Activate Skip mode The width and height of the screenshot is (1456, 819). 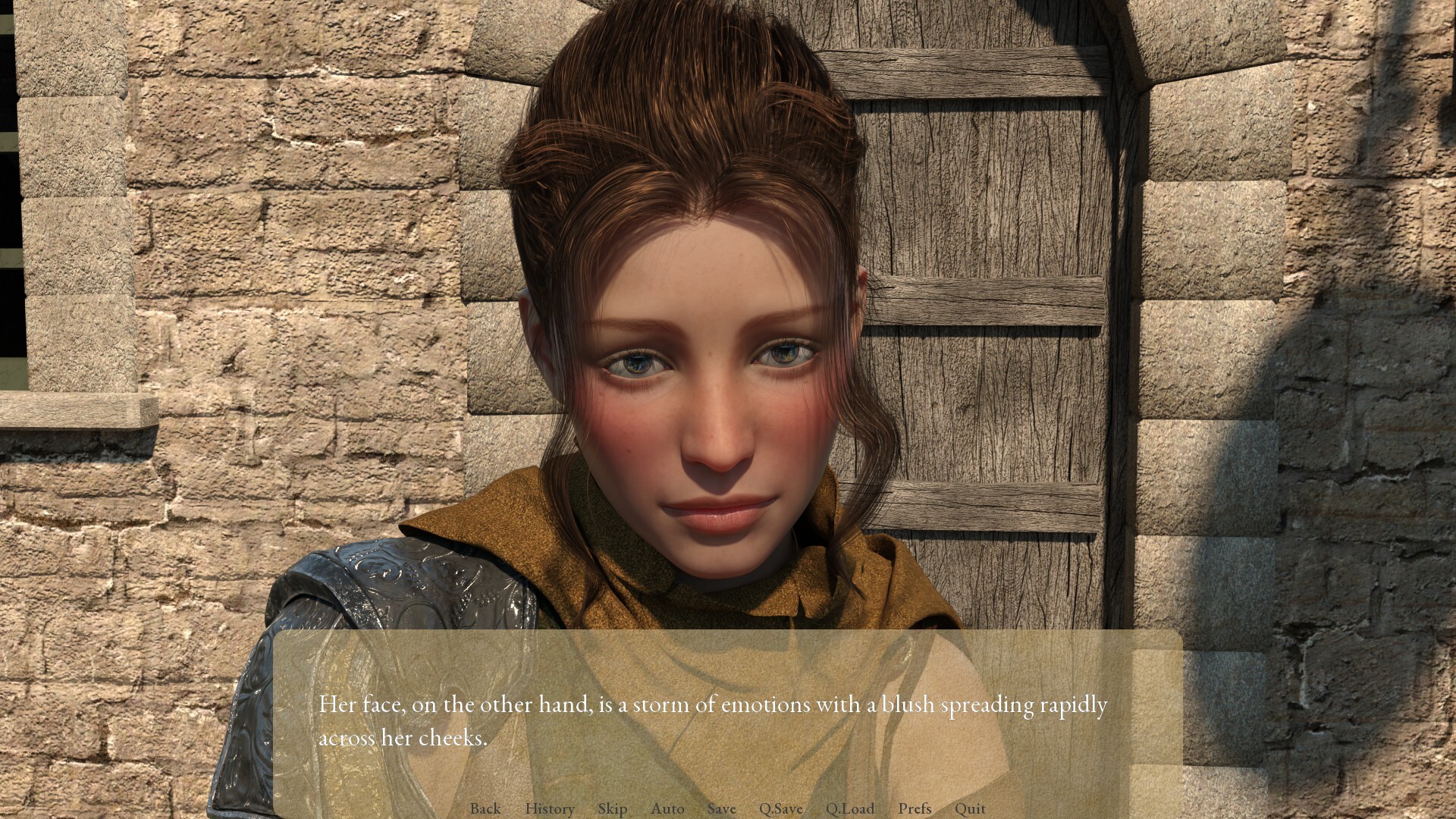pos(612,808)
